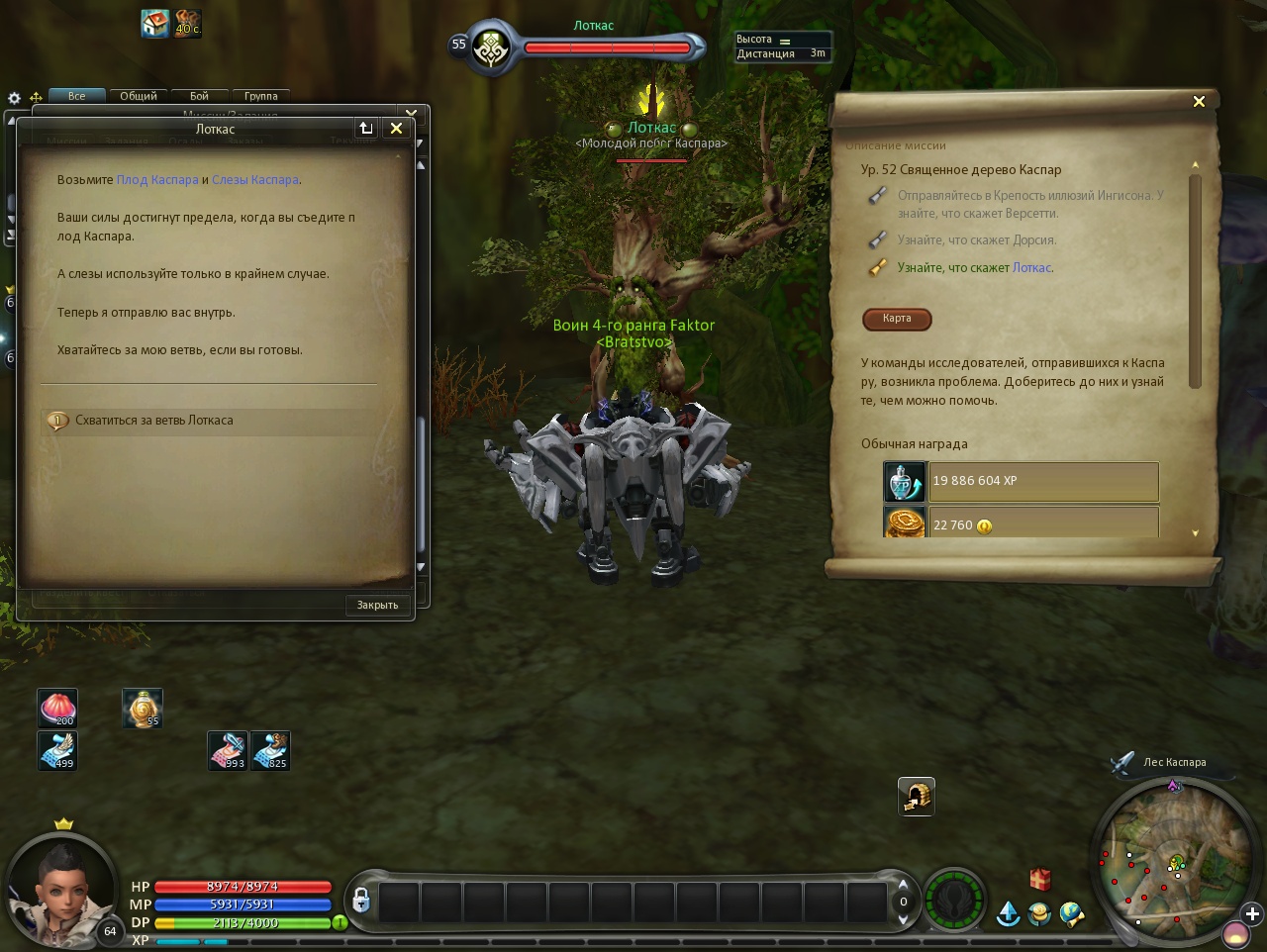This screenshot has width=1267, height=952.
Task: Close the mission description scroll
Action: pos(1199,101)
